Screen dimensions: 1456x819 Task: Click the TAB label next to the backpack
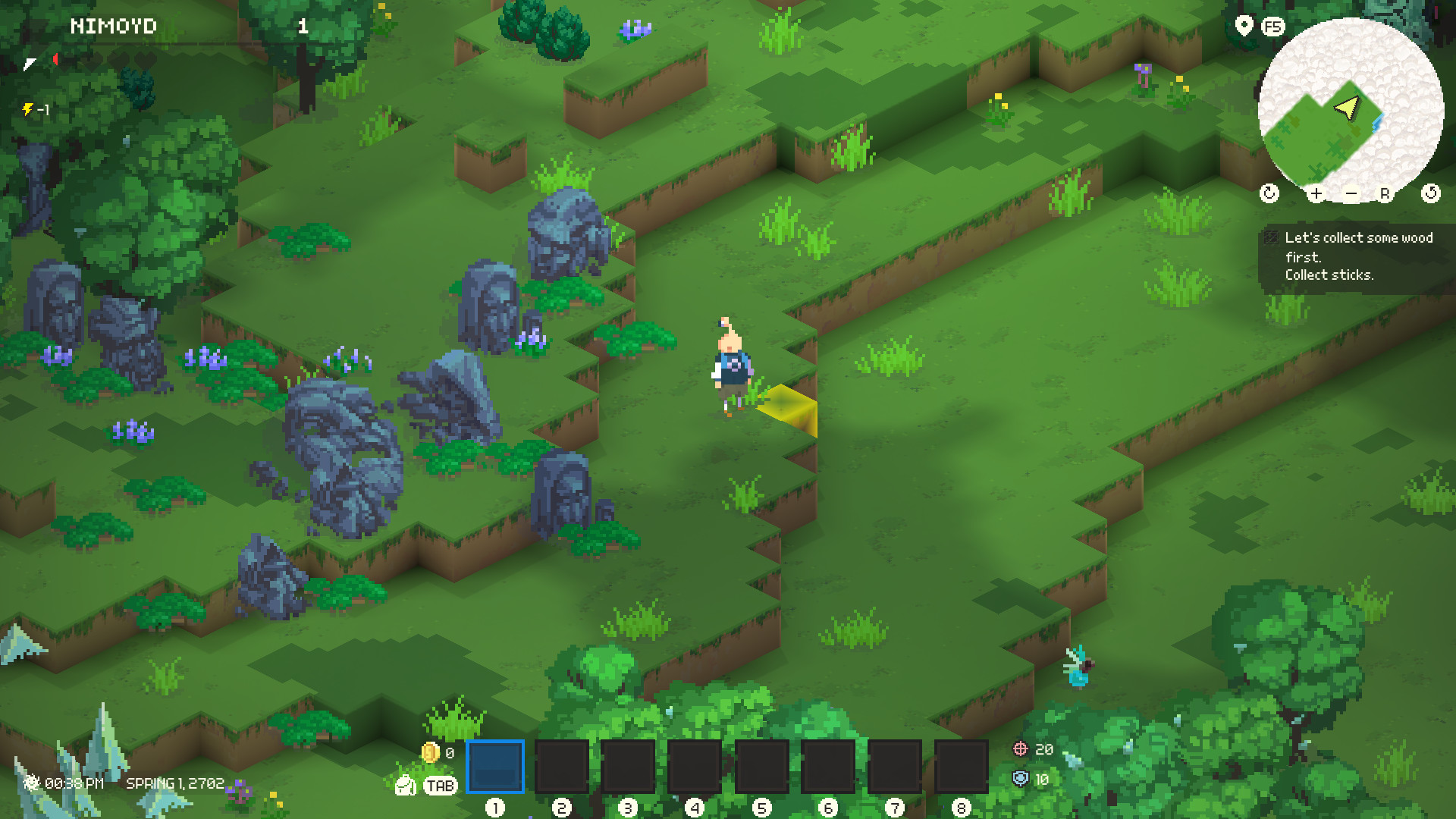[x=441, y=785]
